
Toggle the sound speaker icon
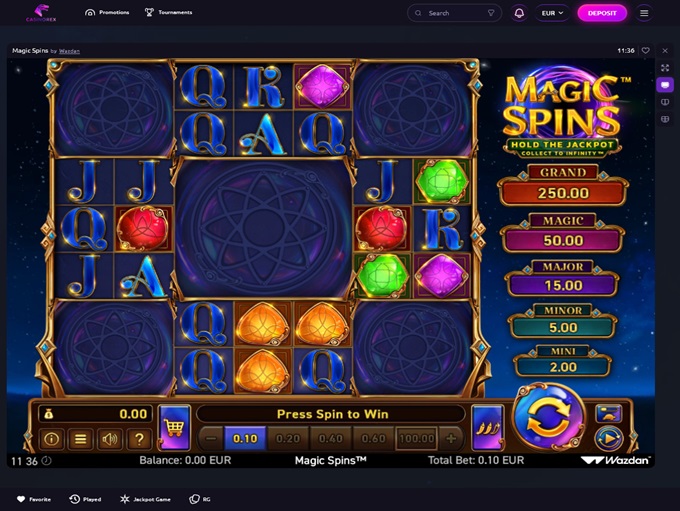[x=110, y=438]
